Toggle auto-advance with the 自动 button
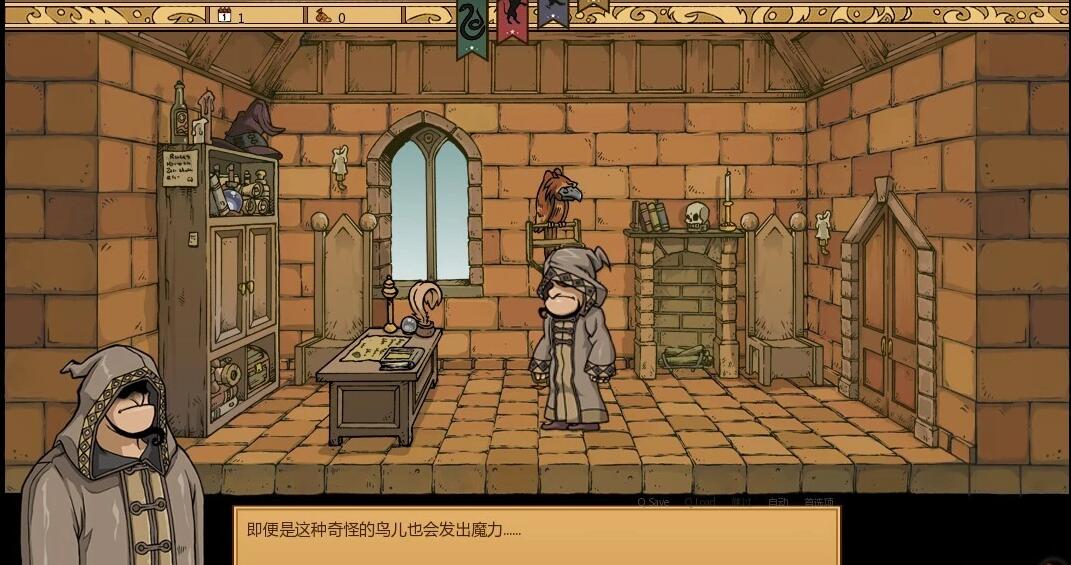This screenshot has width=1071, height=565. pos(778,502)
